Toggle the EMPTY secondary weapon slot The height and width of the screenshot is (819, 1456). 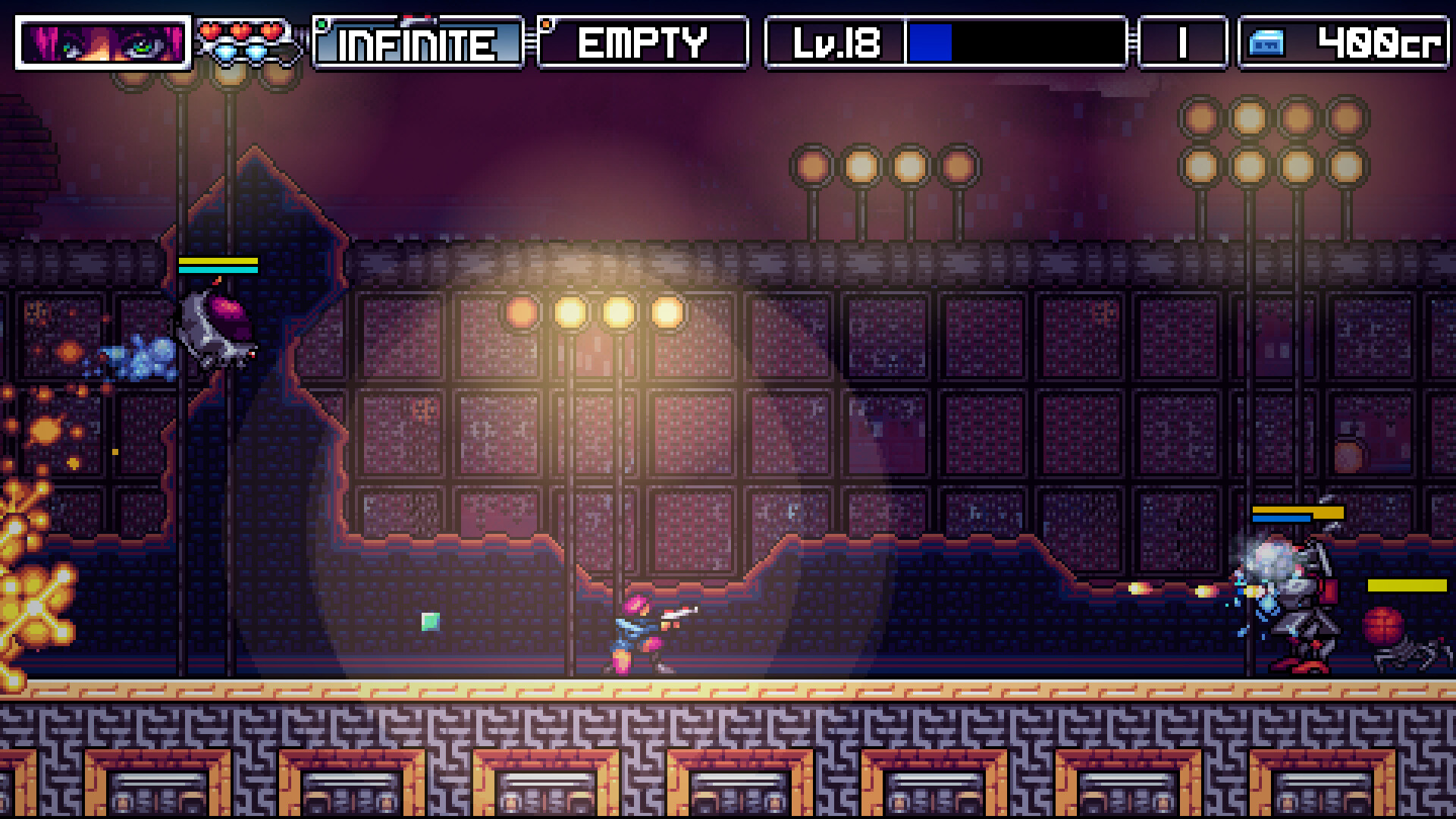tap(643, 43)
